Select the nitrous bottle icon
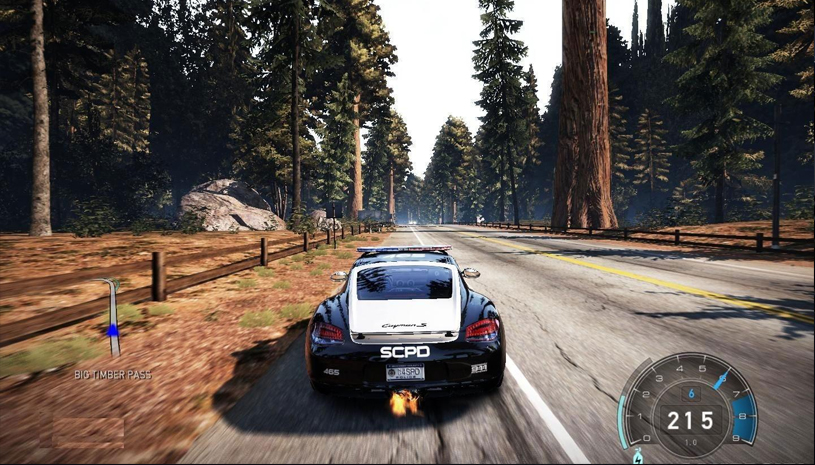The width and height of the screenshot is (815, 465). 638,457
